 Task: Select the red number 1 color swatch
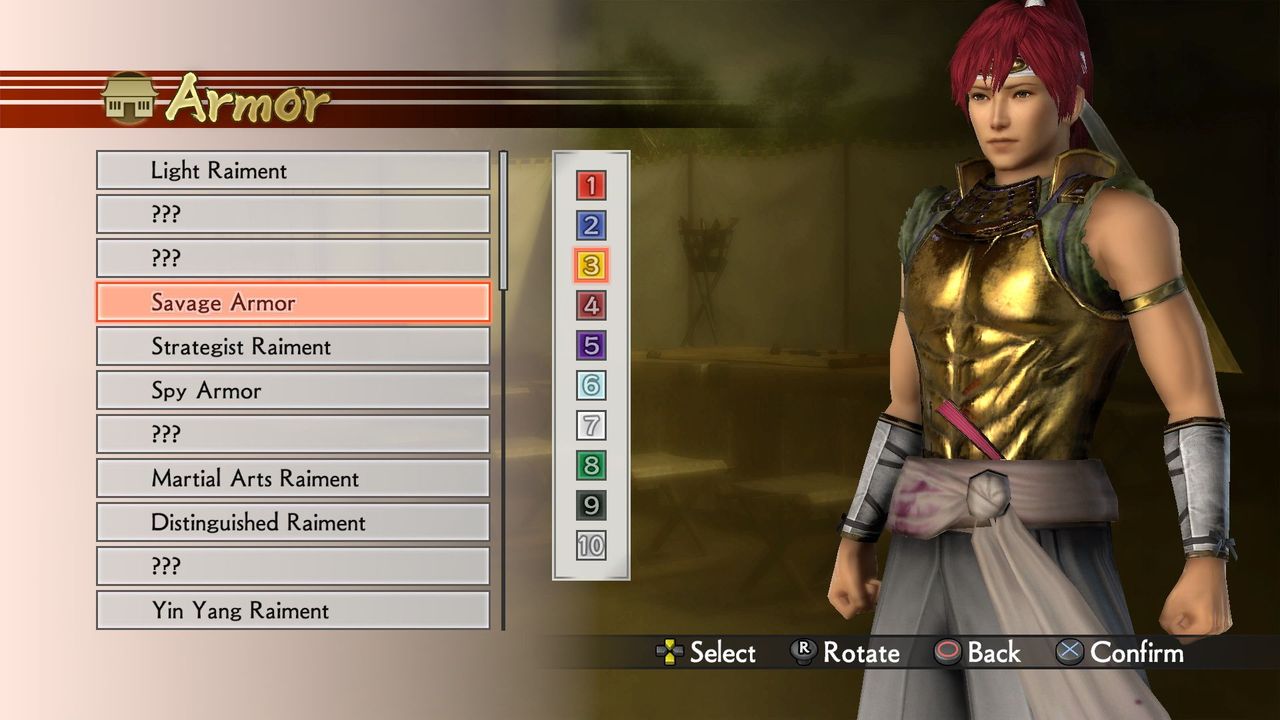point(590,186)
